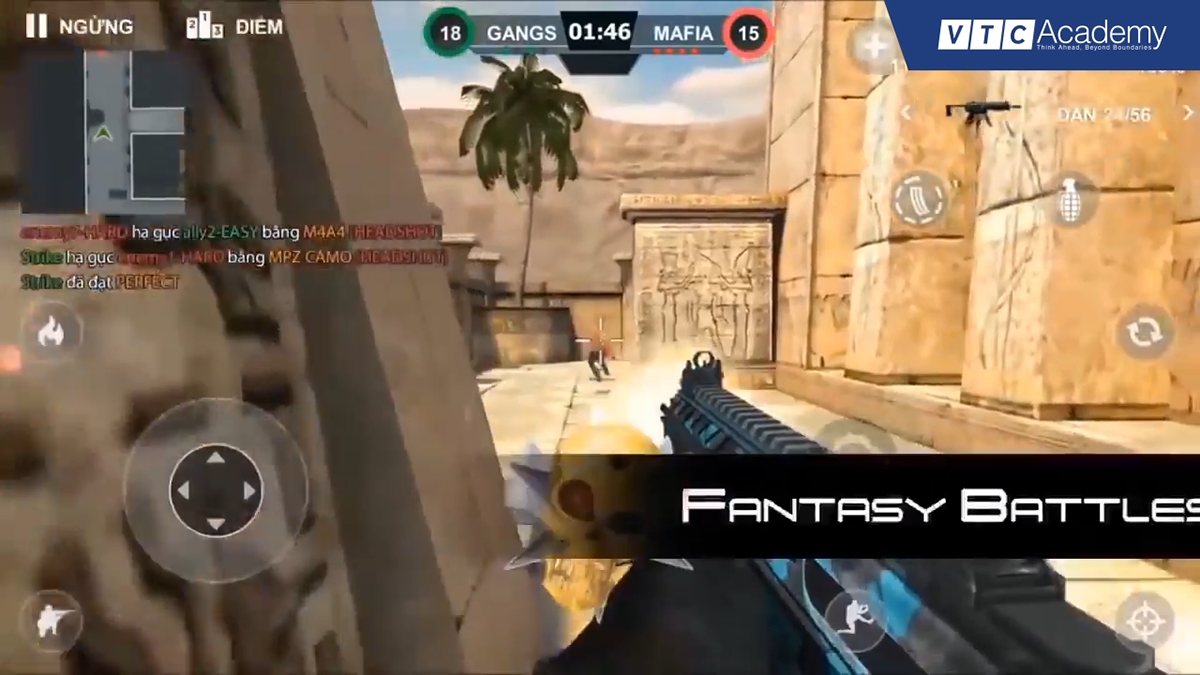This screenshot has height=675, width=1200.
Task: Tap the circular arrows swap button
Action: [x=1144, y=332]
